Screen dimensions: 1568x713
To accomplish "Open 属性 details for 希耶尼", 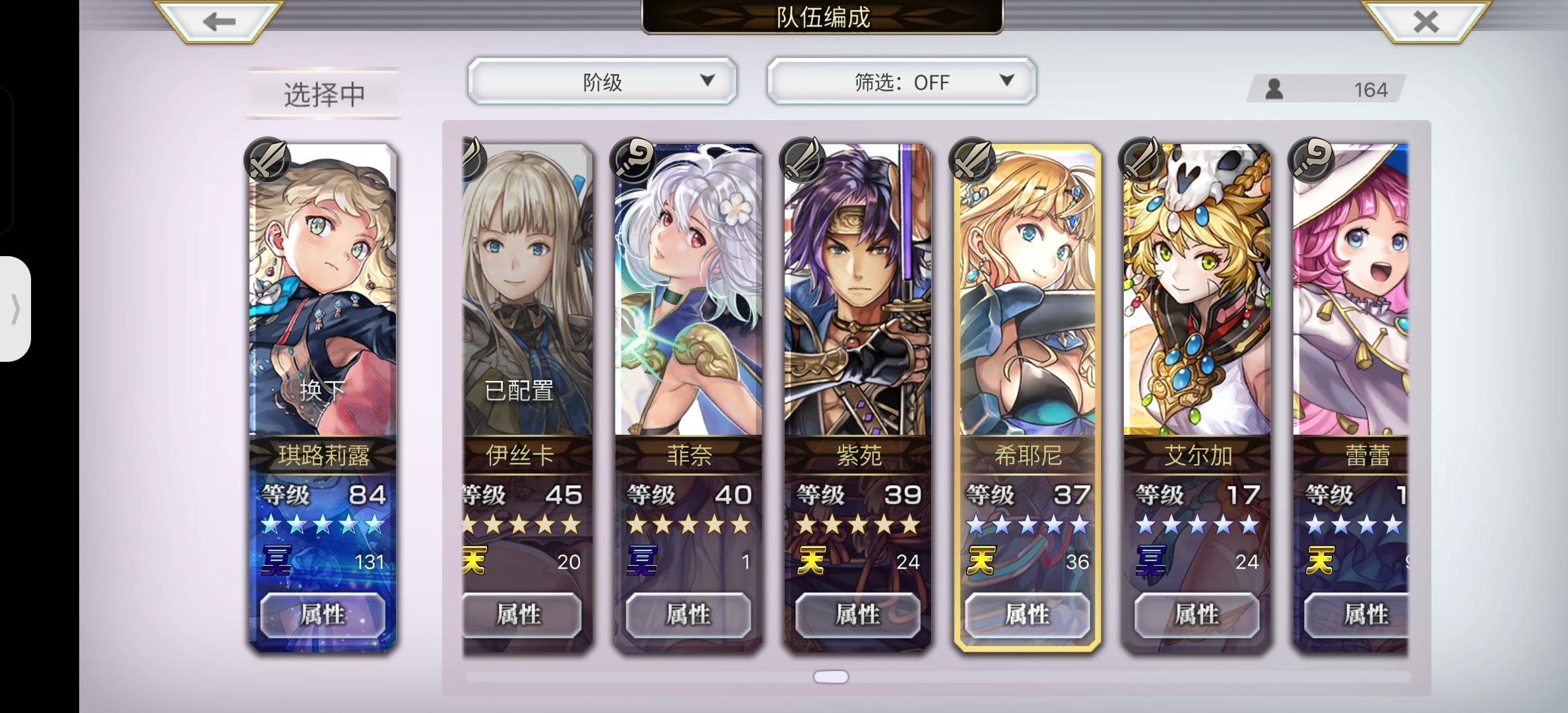I will (1028, 616).
